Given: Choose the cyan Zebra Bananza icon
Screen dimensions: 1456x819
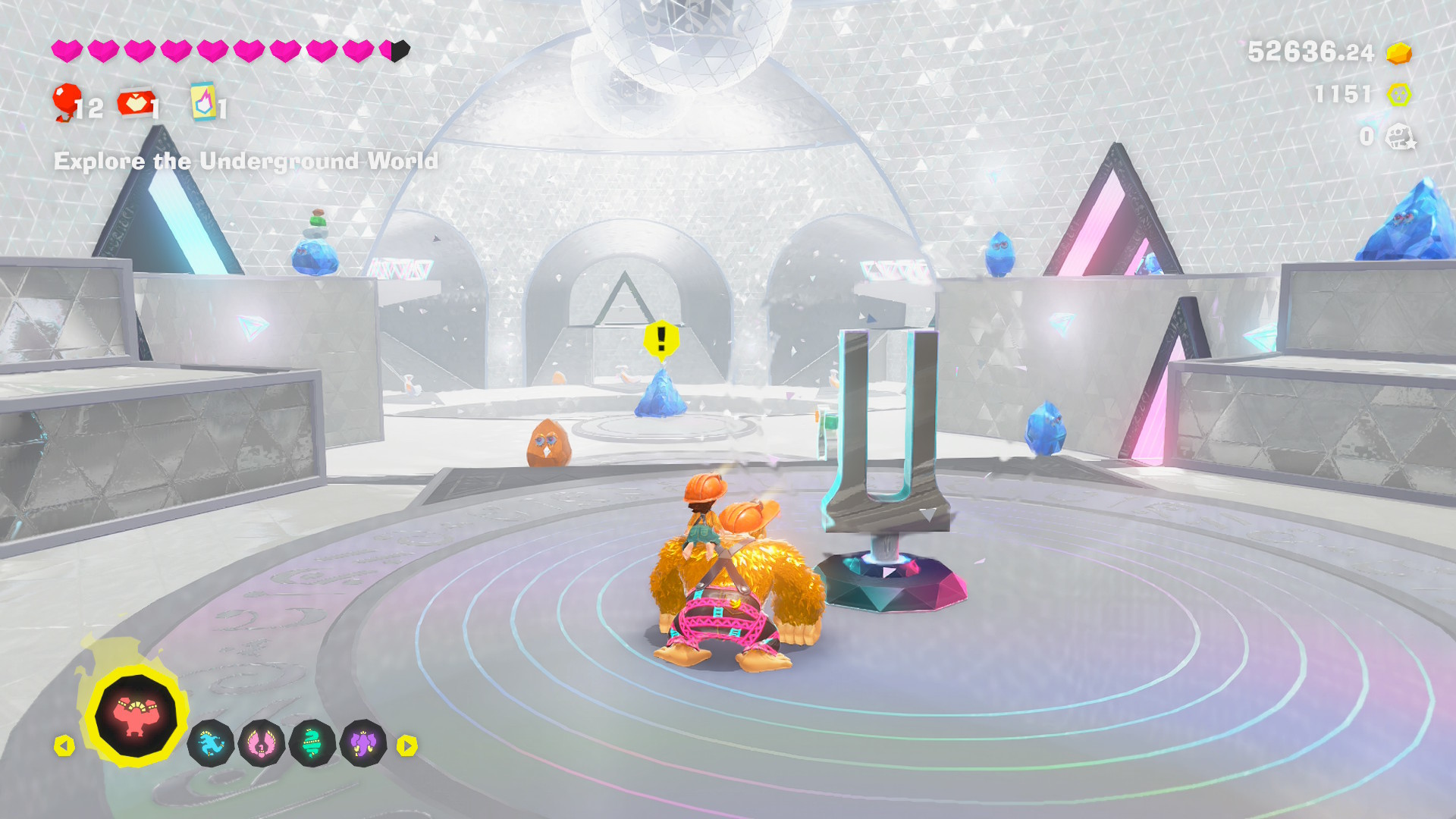Looking at the screenshot, I should (210, 744).
